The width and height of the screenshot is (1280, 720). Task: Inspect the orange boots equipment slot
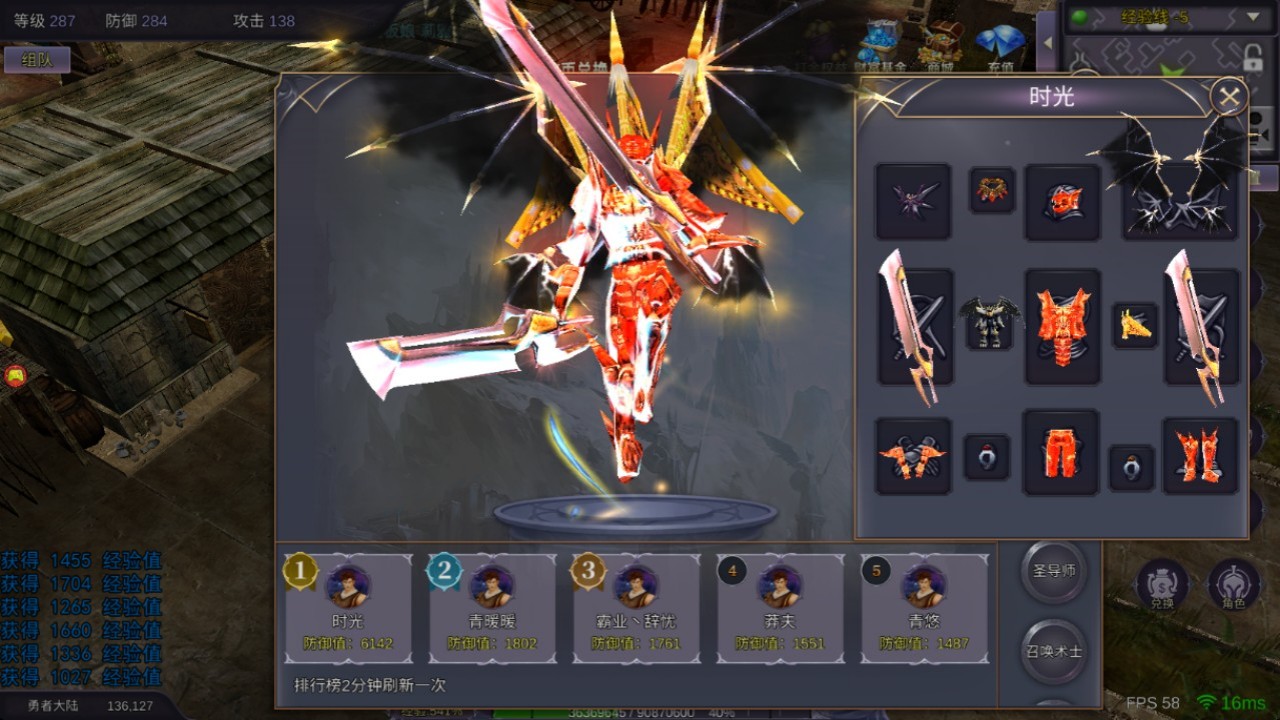click(x=1200, y=456)
